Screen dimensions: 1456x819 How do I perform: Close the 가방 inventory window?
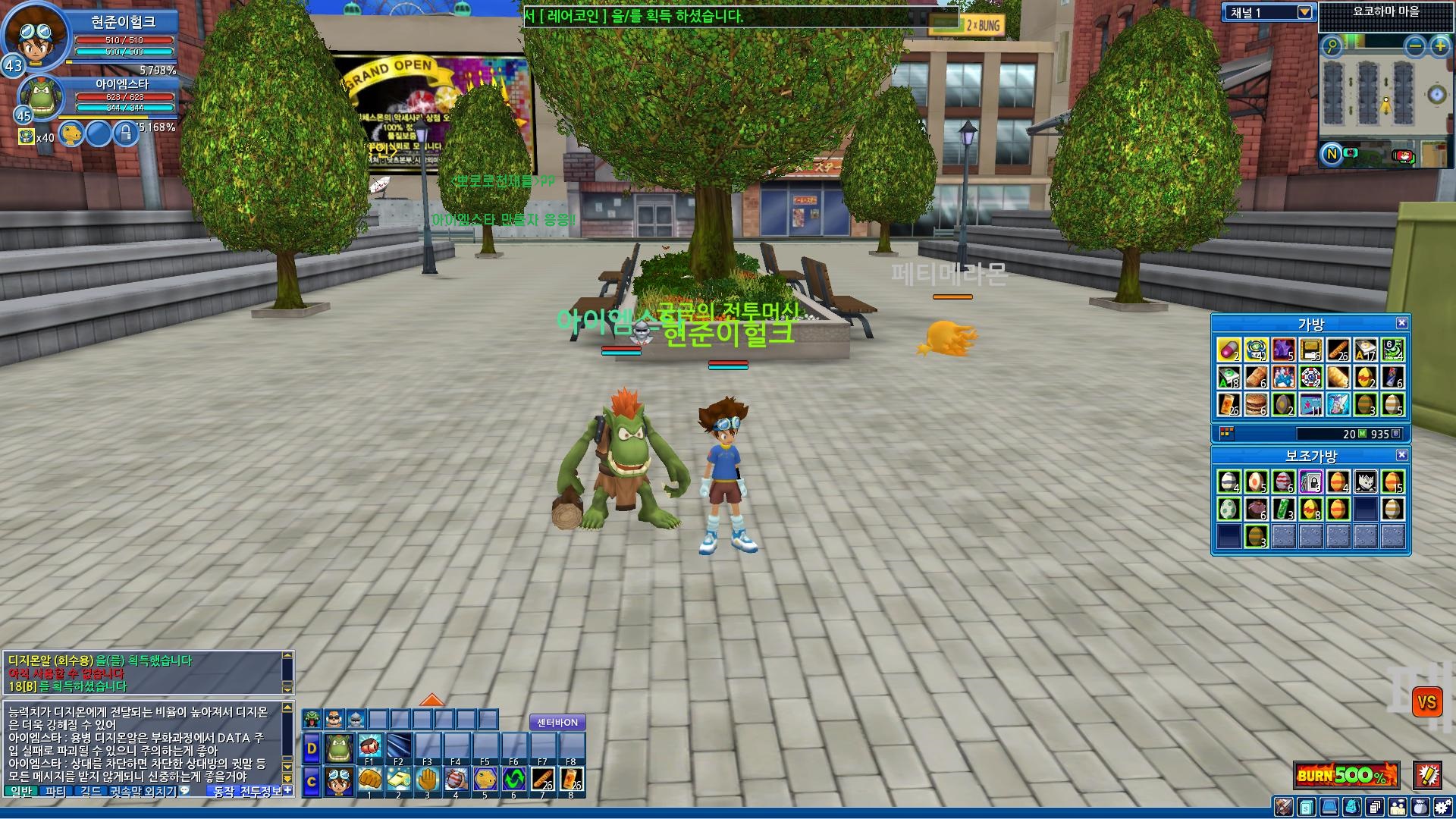coord(1401,323)
